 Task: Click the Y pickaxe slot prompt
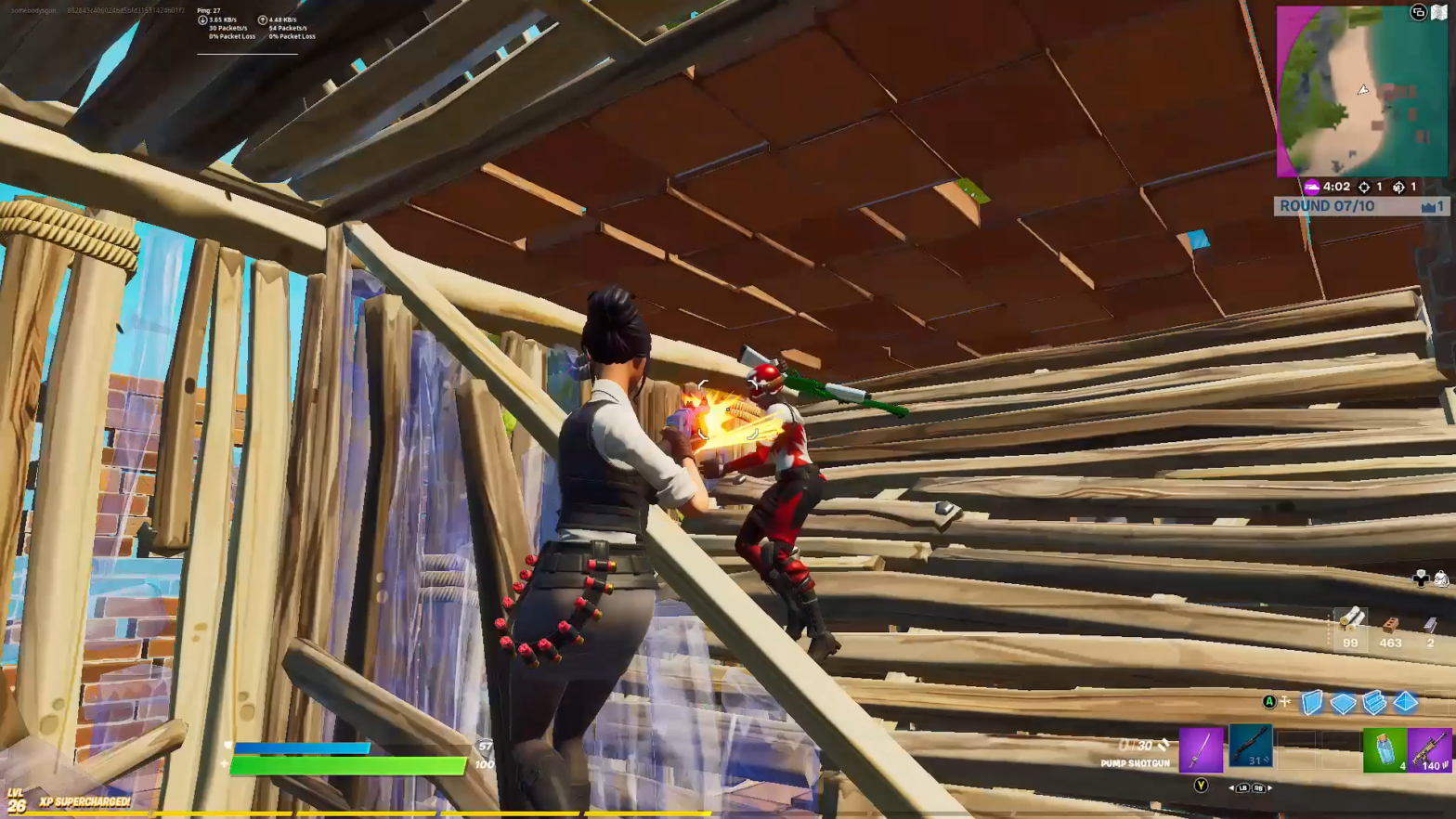(x=1200, y=785)
